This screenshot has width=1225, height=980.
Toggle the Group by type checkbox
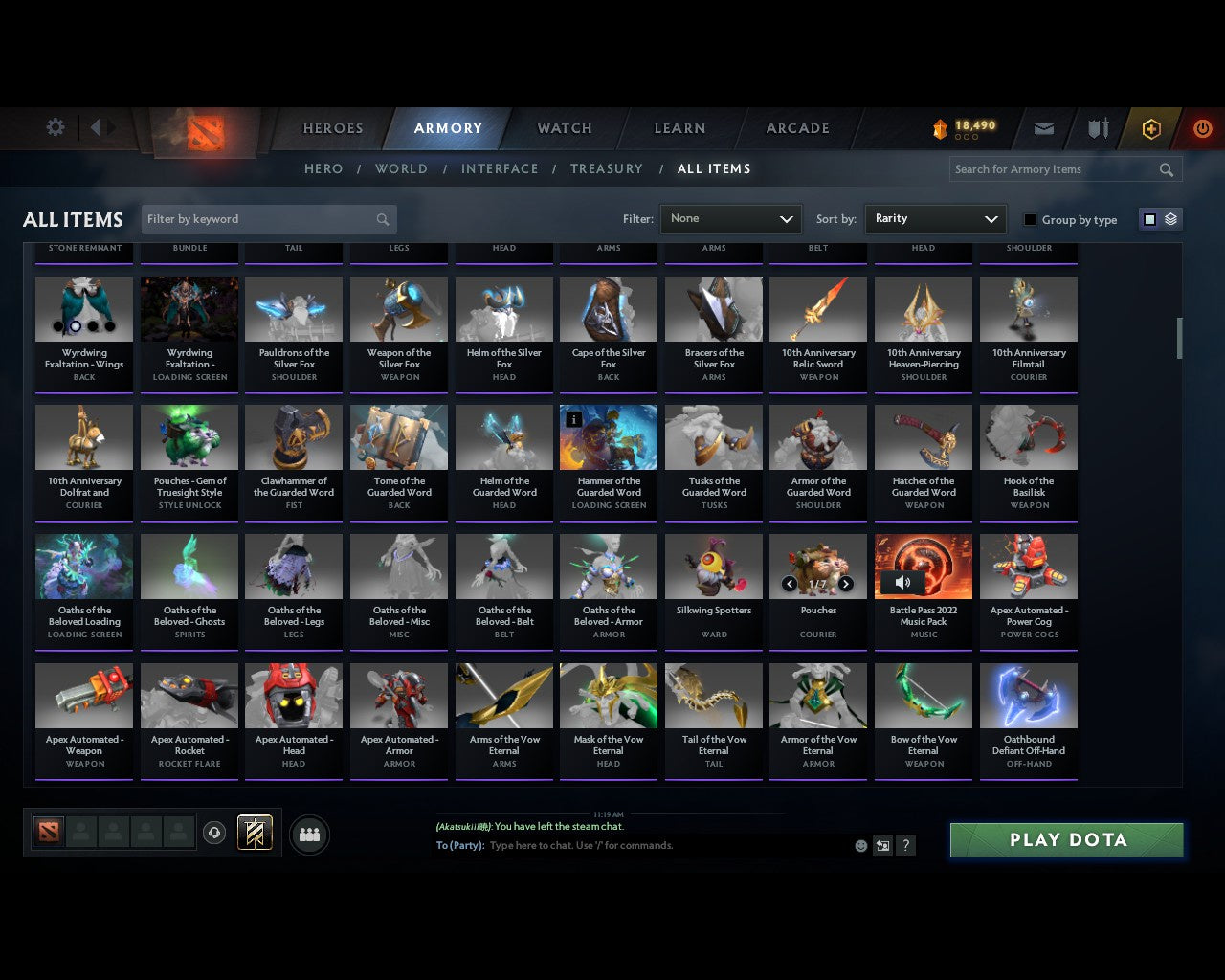point(1030,218)
